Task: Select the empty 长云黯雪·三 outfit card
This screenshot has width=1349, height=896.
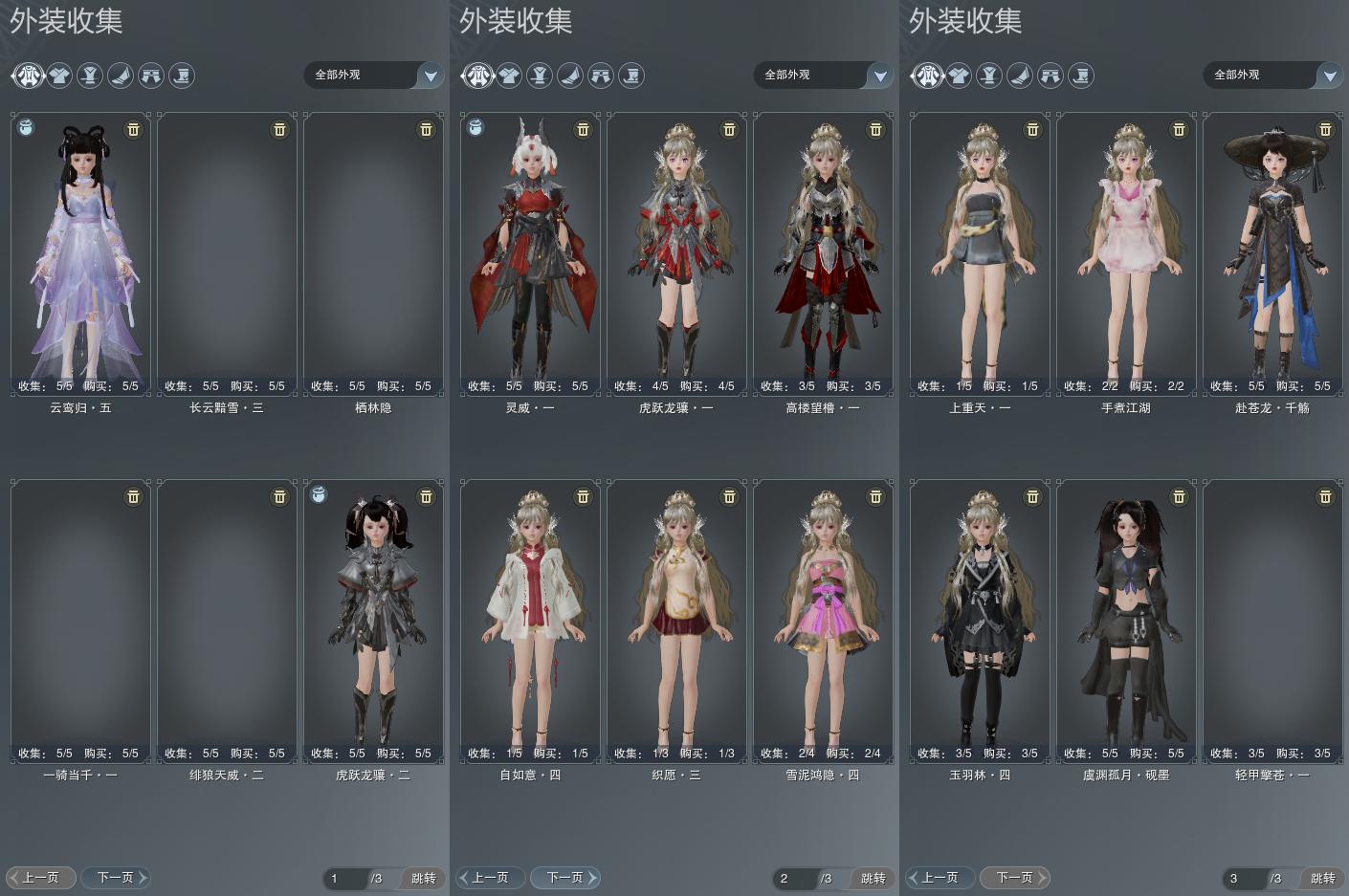Action: click(x=227, y=253)
